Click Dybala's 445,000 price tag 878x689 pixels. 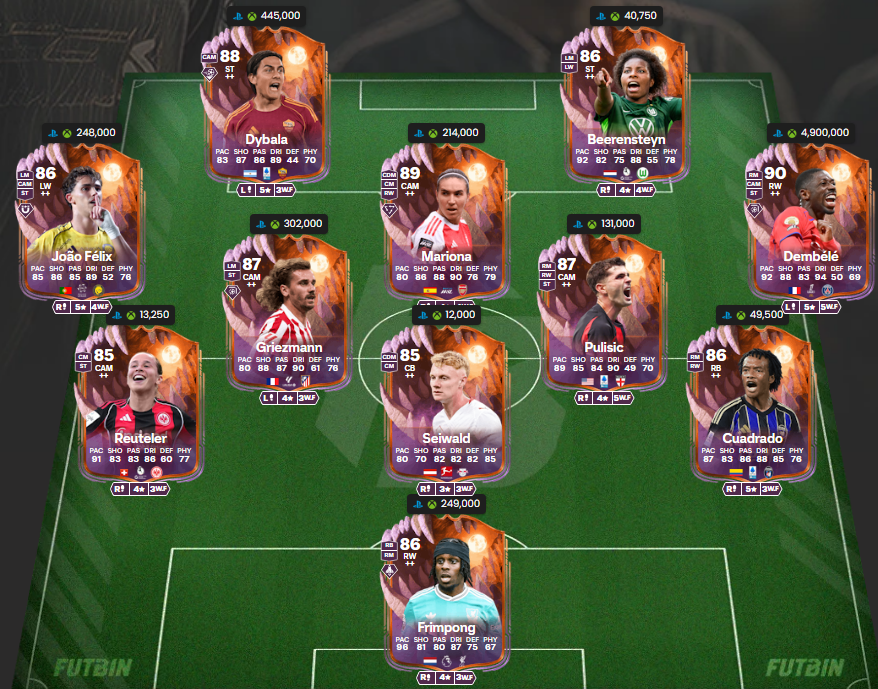coord(265,15)
